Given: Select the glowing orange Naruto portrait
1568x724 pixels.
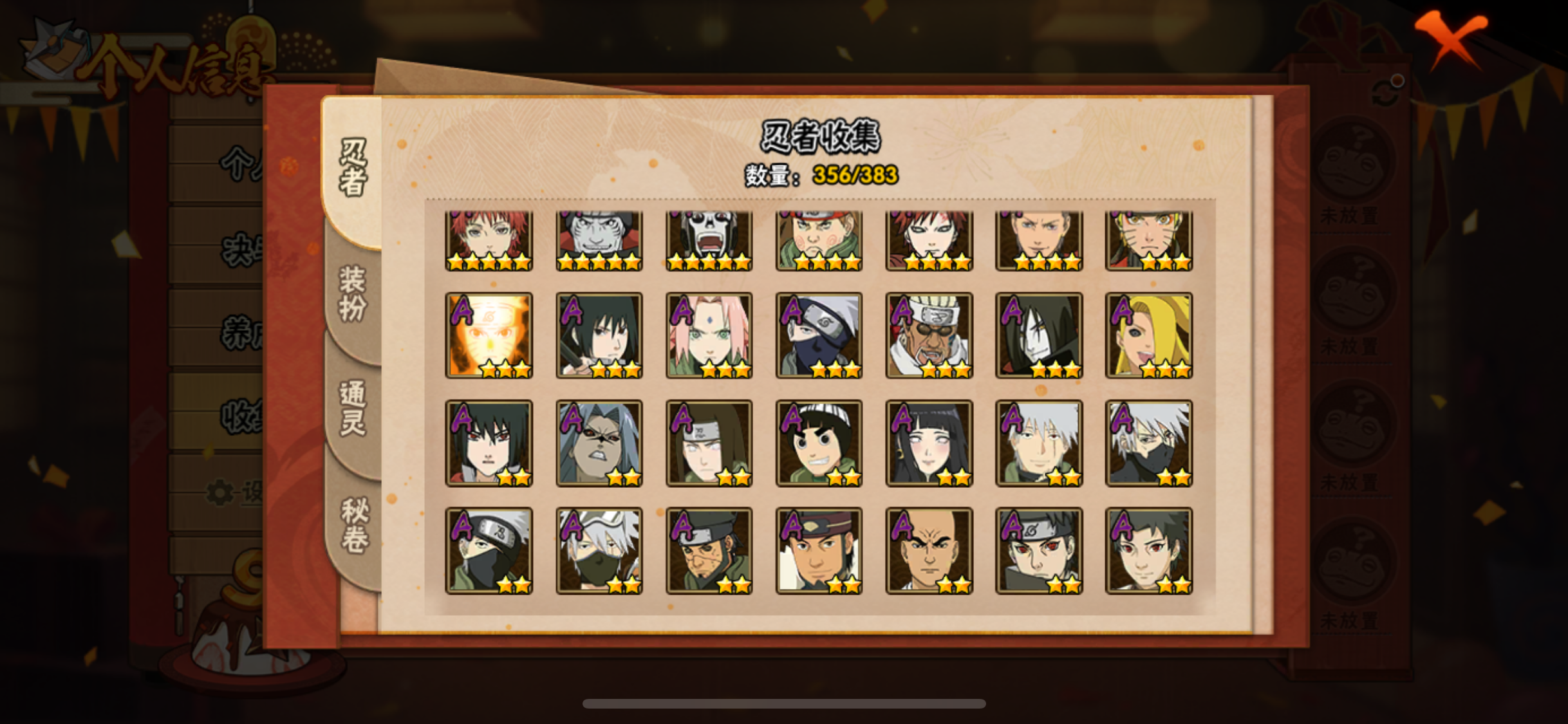Looking at the screenshot, I should pyautogui.click(x=489, y=335).
